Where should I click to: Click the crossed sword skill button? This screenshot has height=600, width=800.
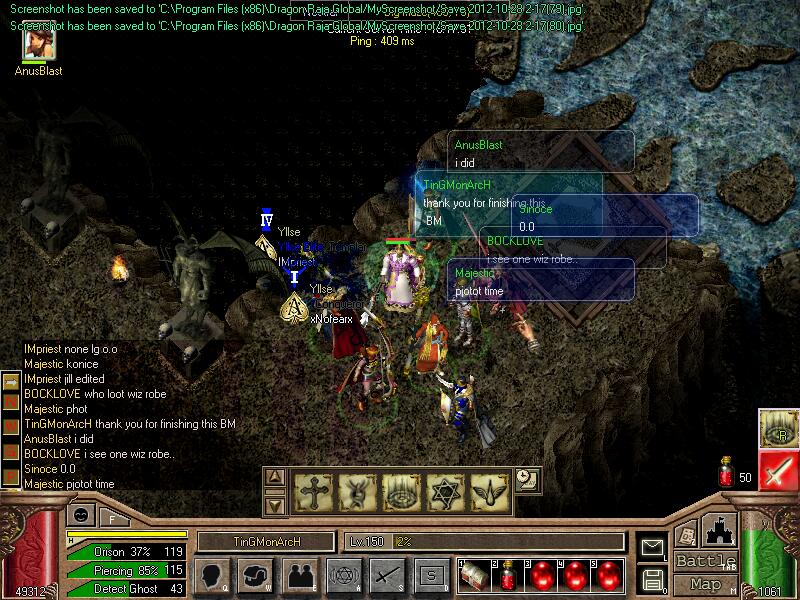(385, 576)
